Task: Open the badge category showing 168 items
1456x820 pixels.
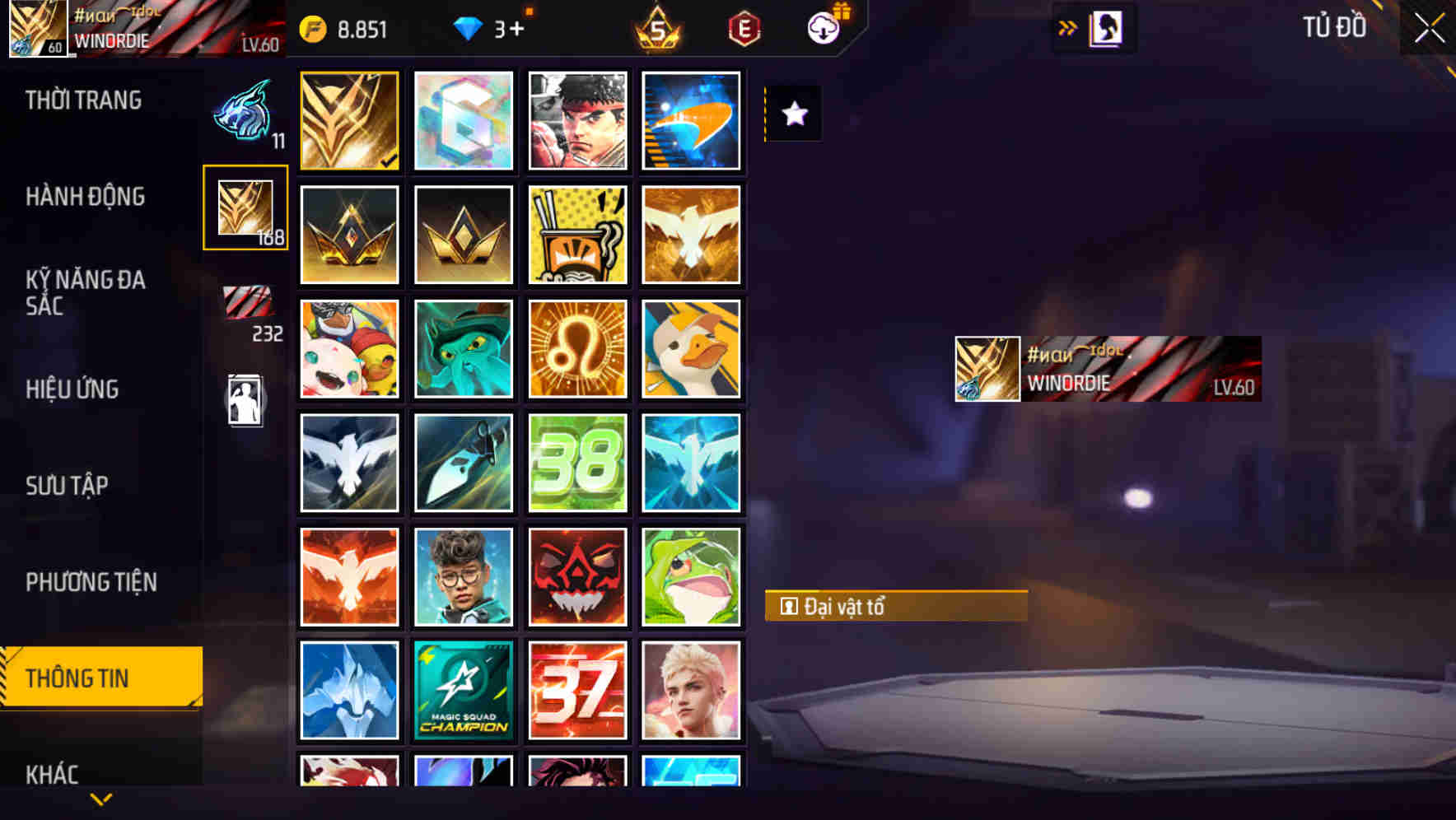Action: point(245,208)
